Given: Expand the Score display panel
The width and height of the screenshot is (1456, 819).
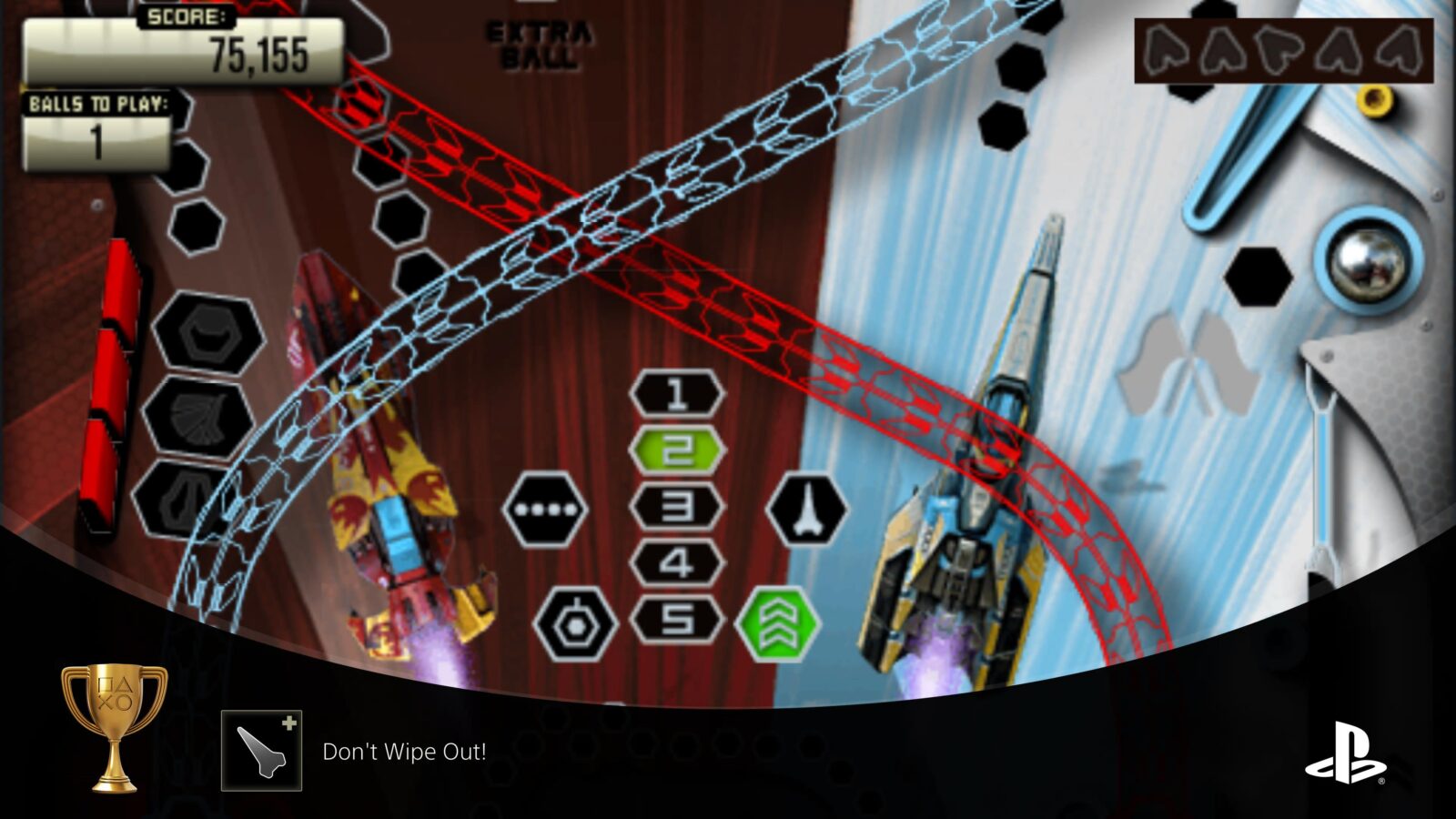Looking at the screenshot, I should pyautogui.click(x=182, y=50).
